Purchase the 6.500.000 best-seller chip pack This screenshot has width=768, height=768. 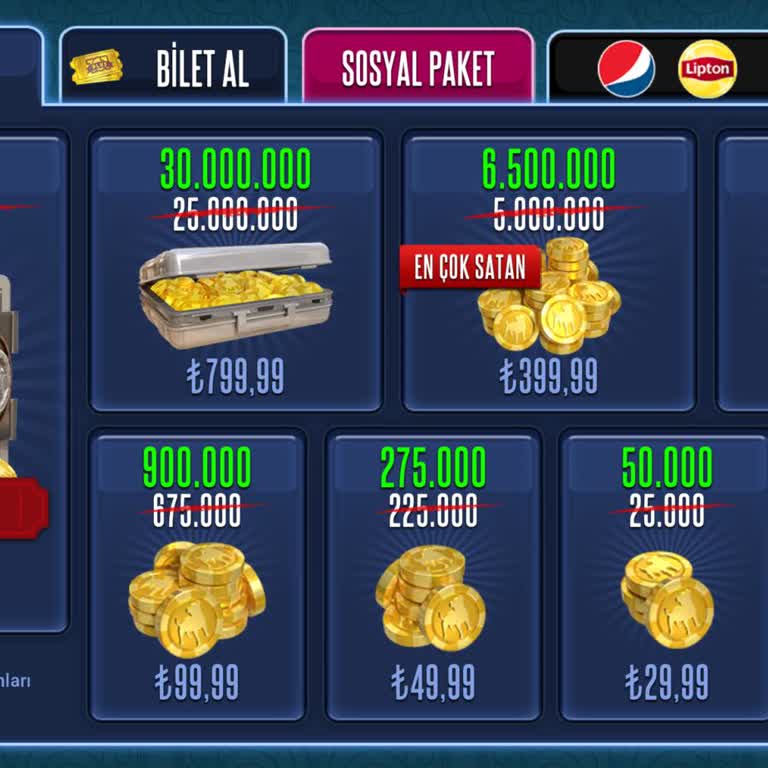click(x=548, y=272)
